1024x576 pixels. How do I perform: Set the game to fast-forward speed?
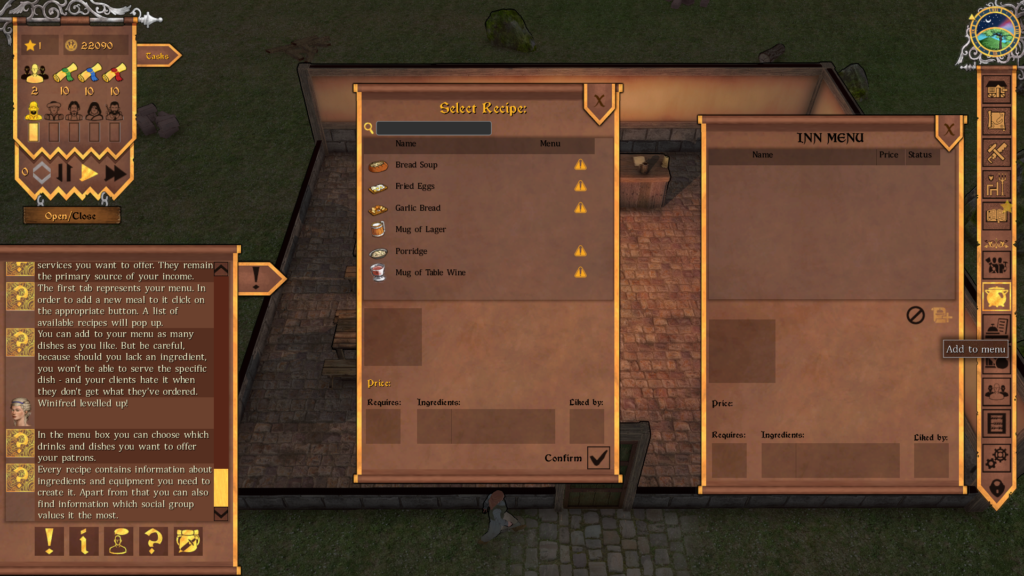pos(116,173)
